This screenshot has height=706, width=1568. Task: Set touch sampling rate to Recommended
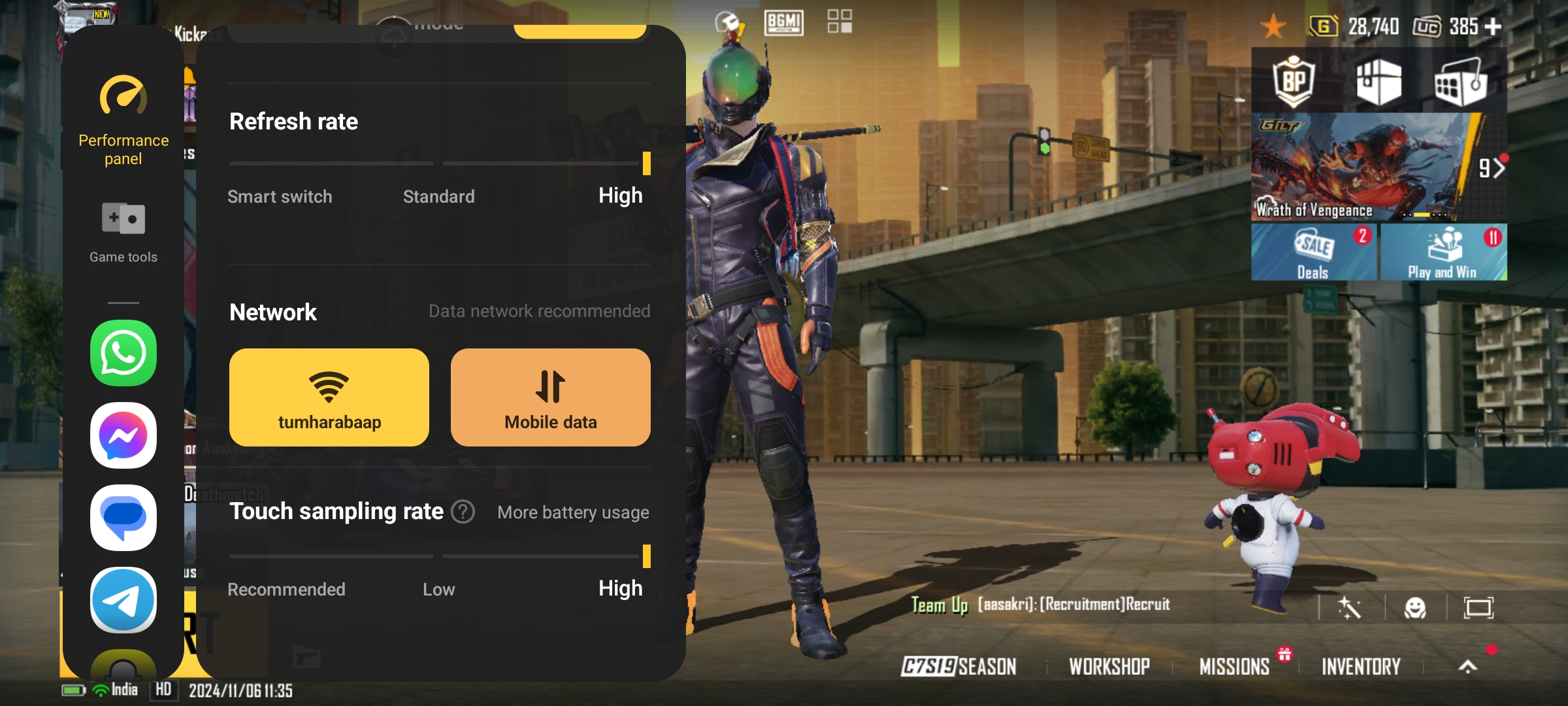286,589
